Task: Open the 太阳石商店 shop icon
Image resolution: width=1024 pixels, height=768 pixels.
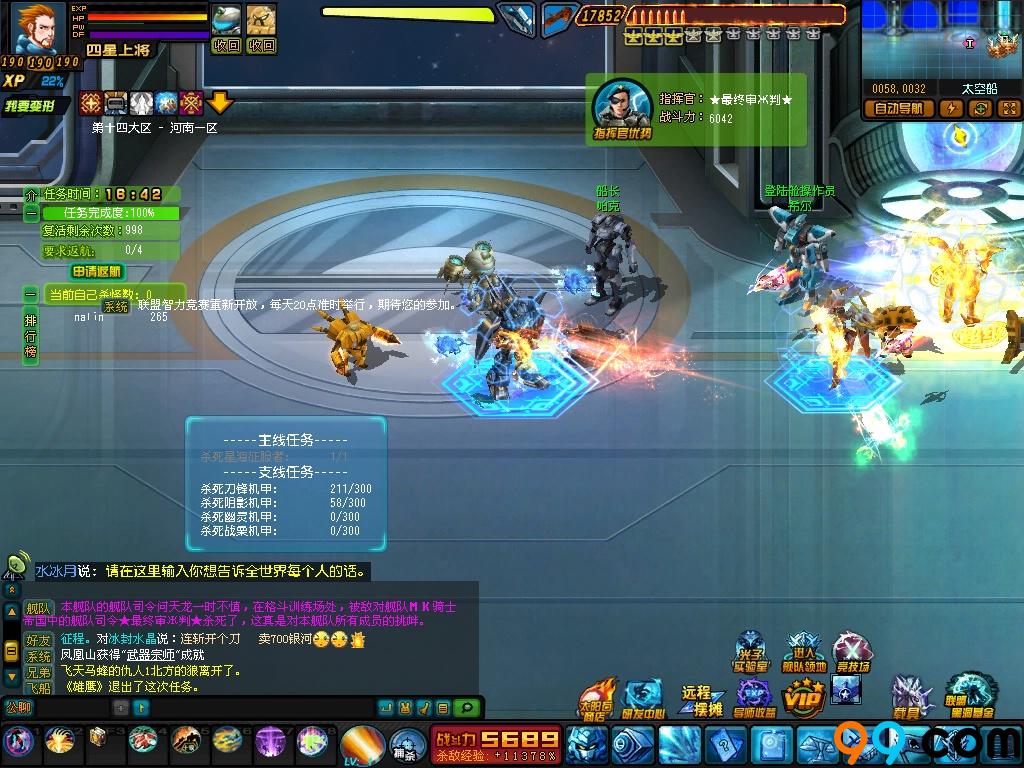Action: [x=597, y=697]
